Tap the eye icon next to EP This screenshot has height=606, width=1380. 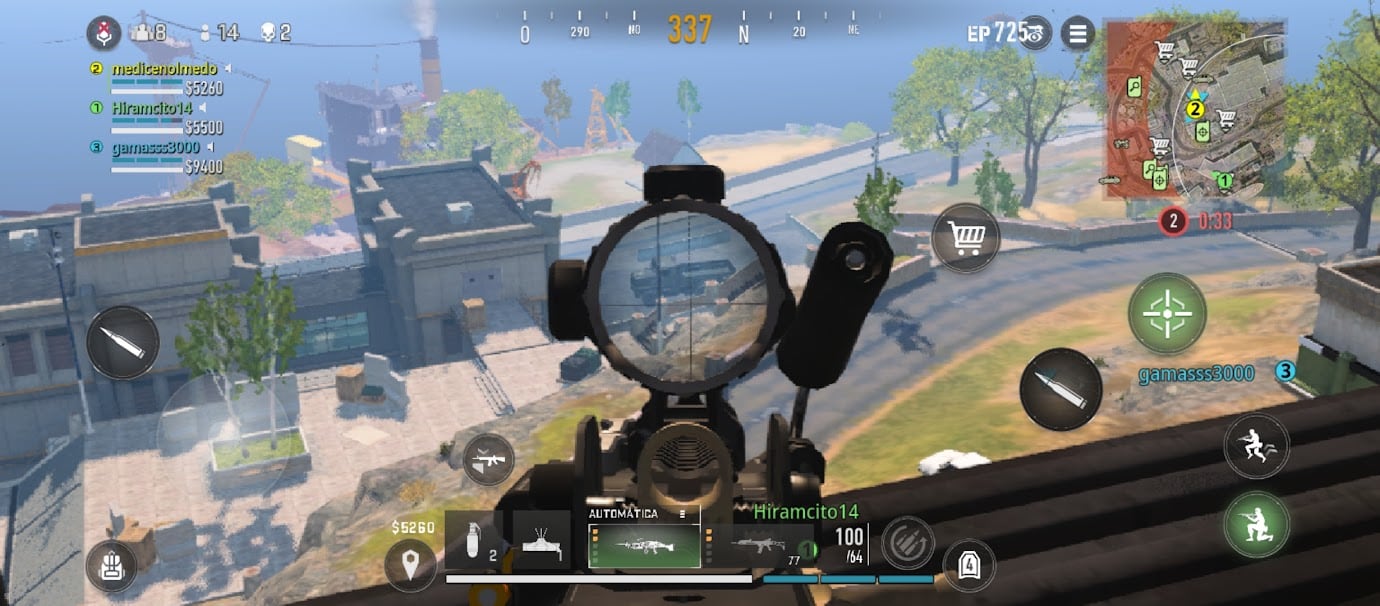point(1036,33)
